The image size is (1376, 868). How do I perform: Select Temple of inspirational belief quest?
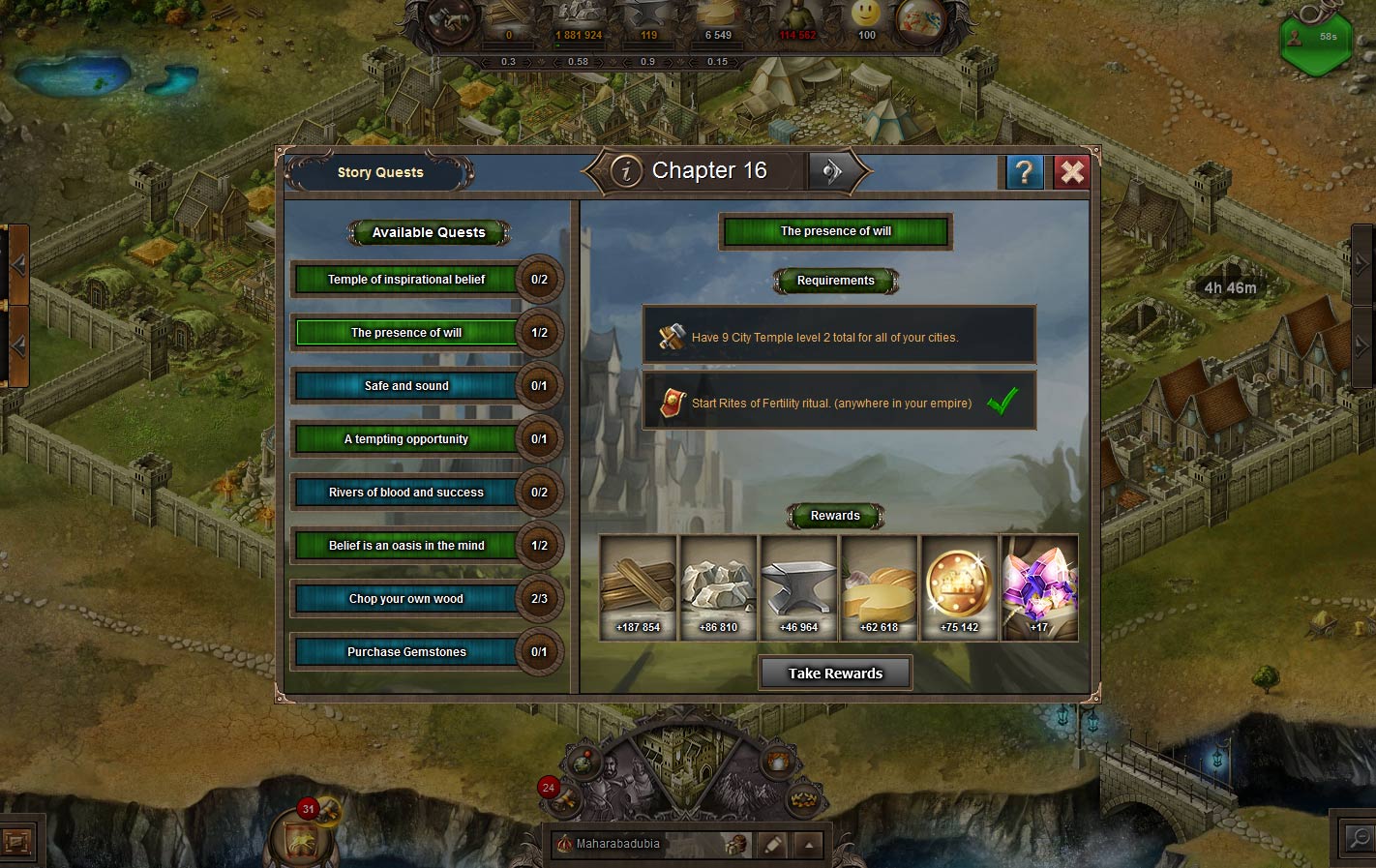(406, 280)
